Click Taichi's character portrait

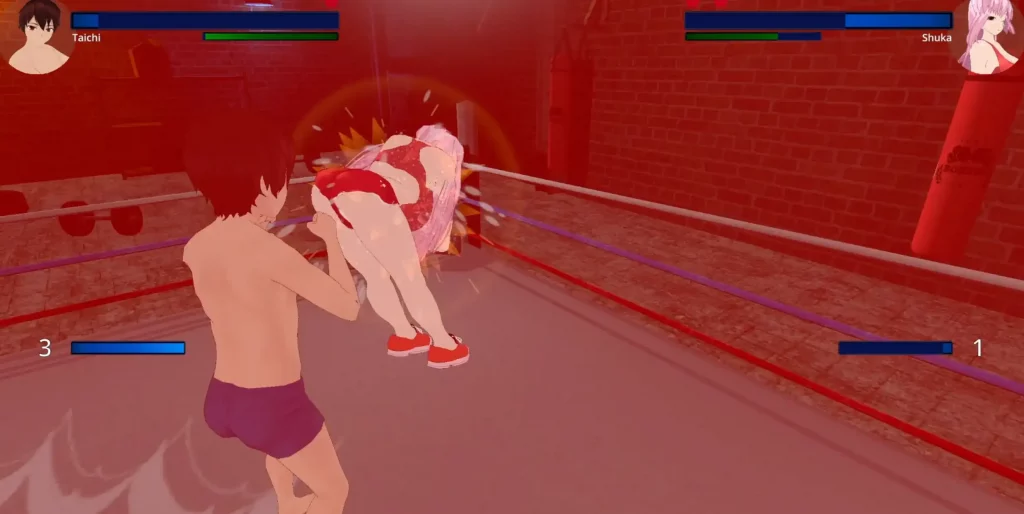point(38,36)
